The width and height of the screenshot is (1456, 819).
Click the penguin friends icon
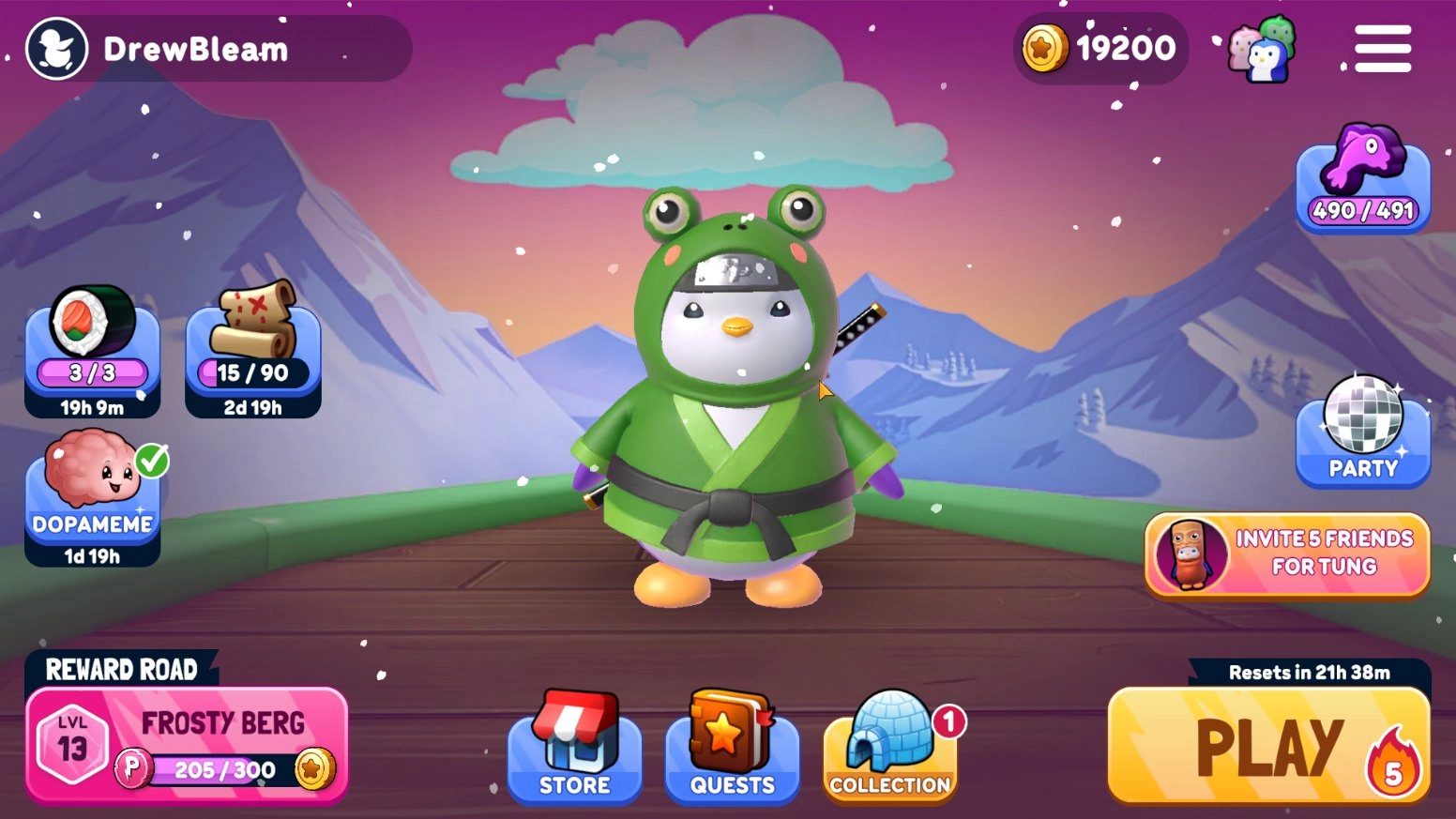(1262, 49)
